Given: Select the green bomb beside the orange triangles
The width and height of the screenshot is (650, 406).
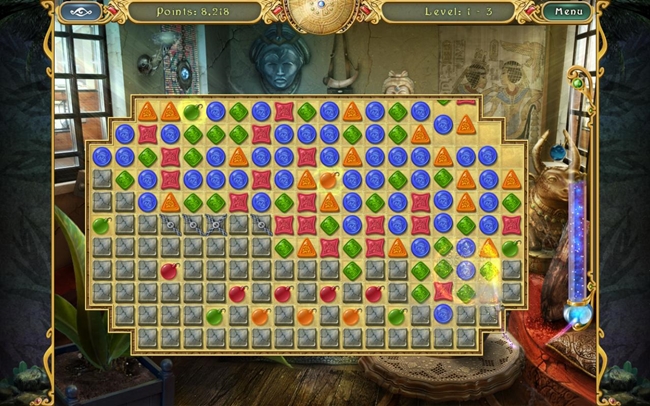Looking at the screenshot, I should (x=193, y=111).
